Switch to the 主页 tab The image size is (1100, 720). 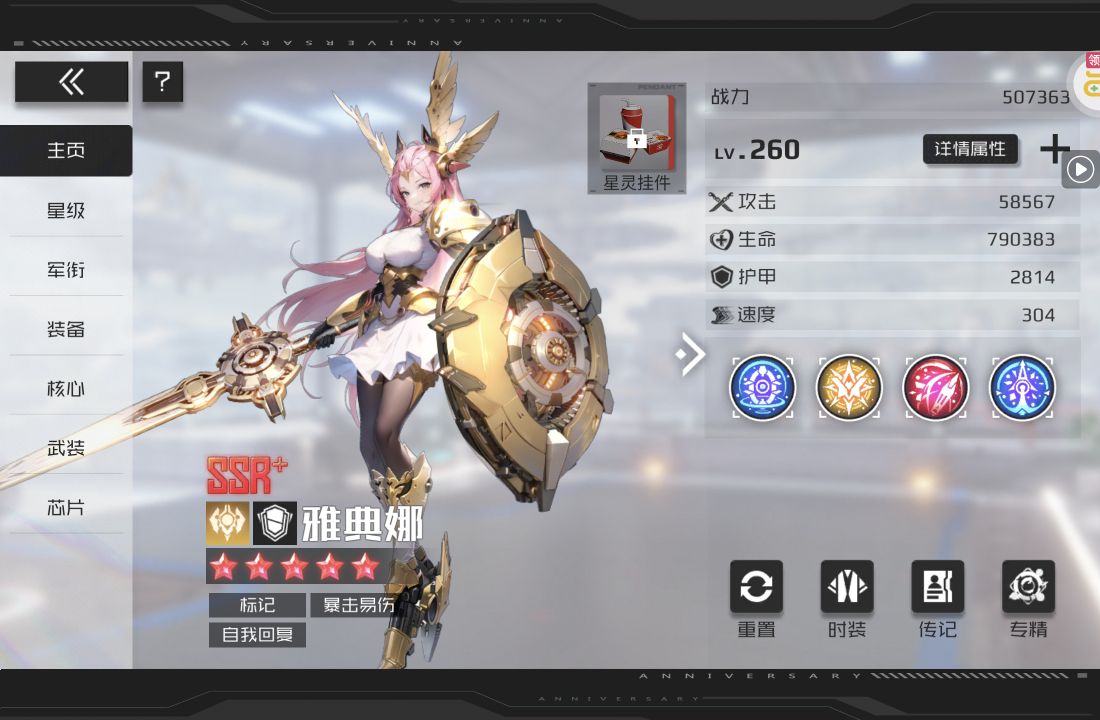pos(66,151)
